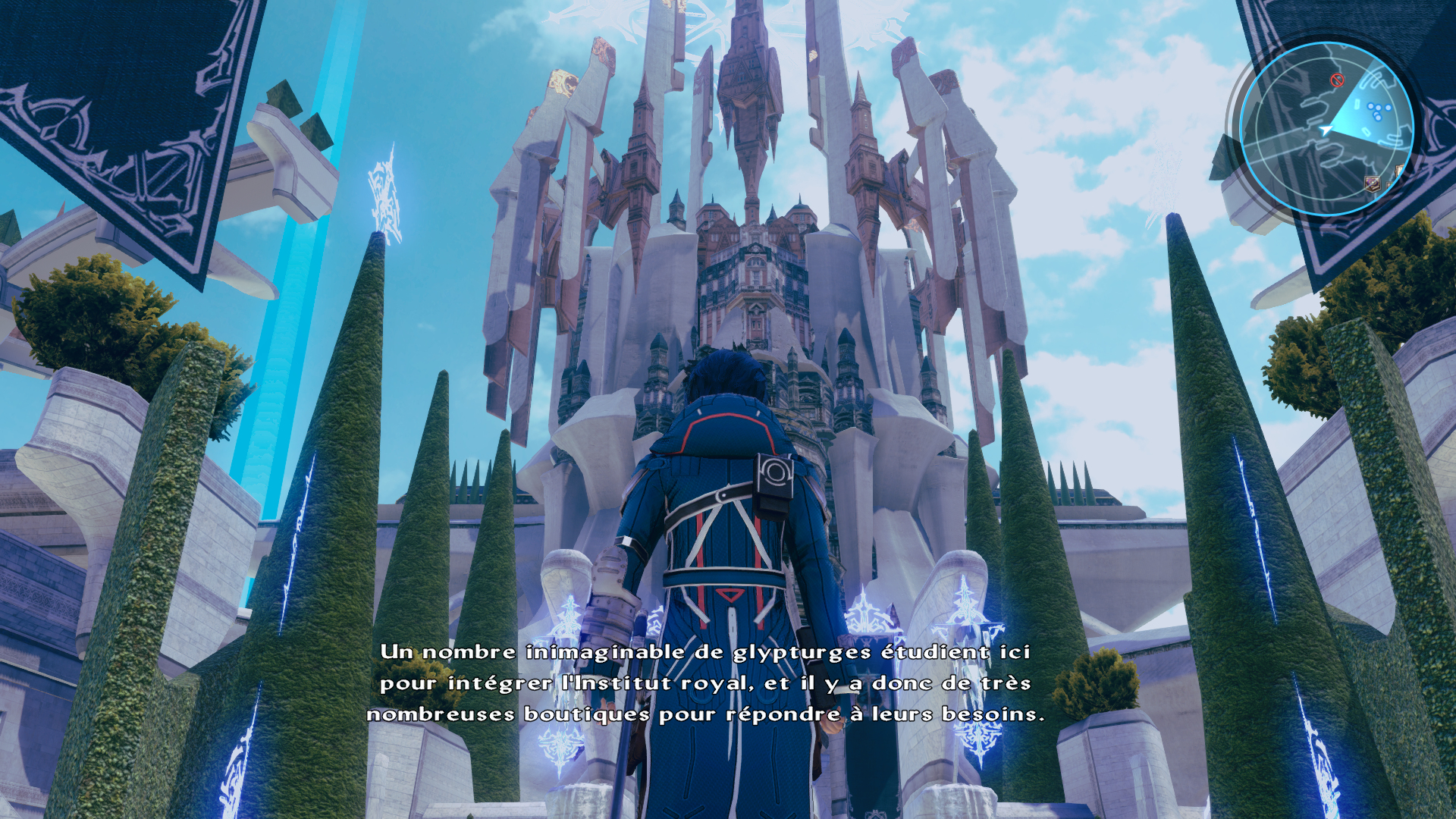The height and width of the screenshot is (819, 1456).
Task: Select the purple shop marker on minimap
Action: tap(1372, 184)
